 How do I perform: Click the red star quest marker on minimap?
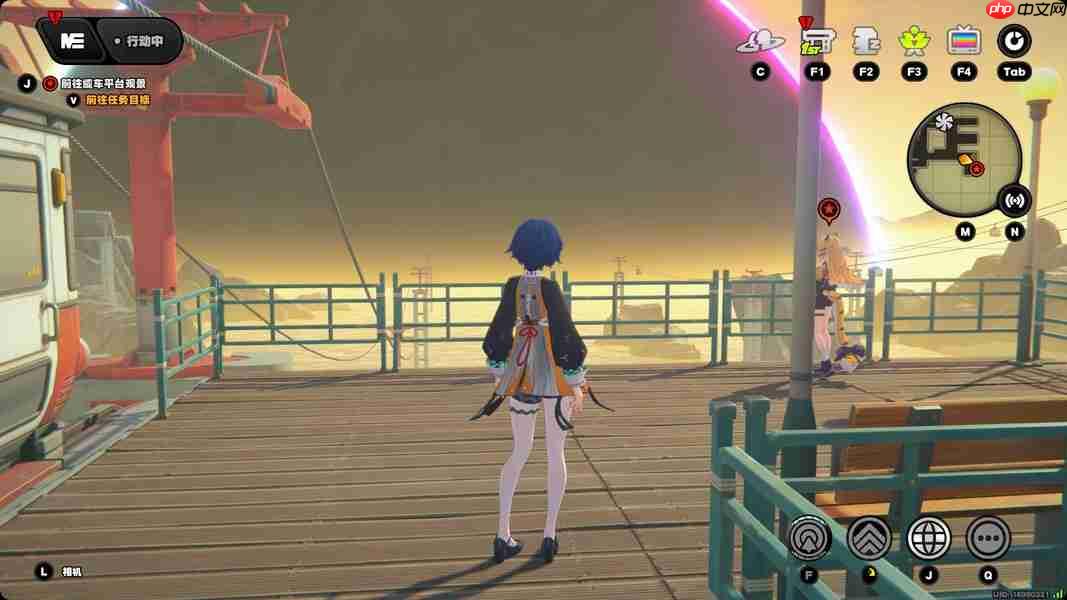(x=977, y=169)
